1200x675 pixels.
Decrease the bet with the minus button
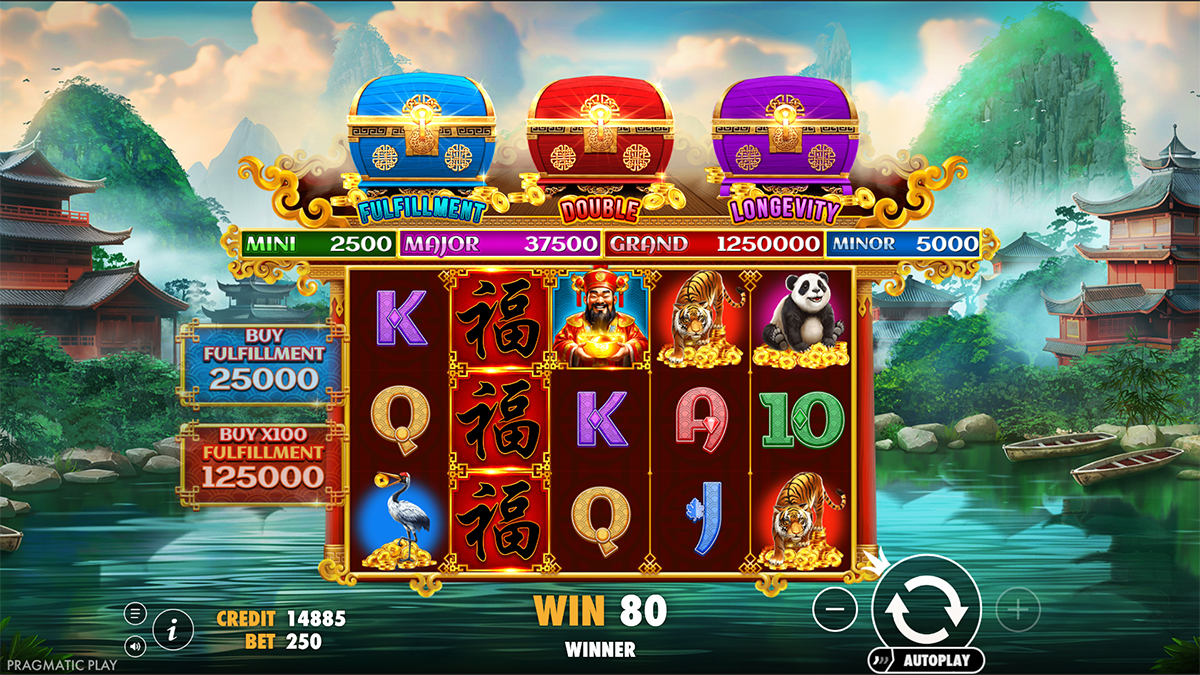click(x=835, y=608)
